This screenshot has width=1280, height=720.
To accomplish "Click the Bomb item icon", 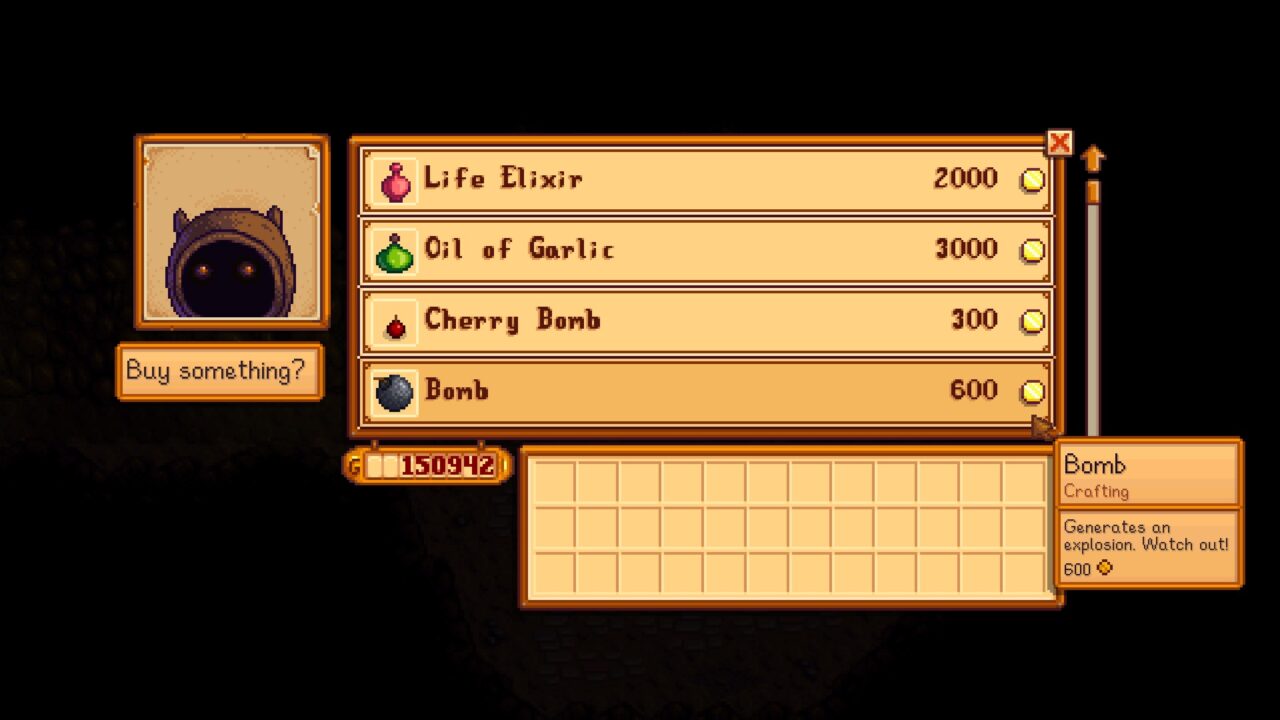I will [x=393, y=391].
